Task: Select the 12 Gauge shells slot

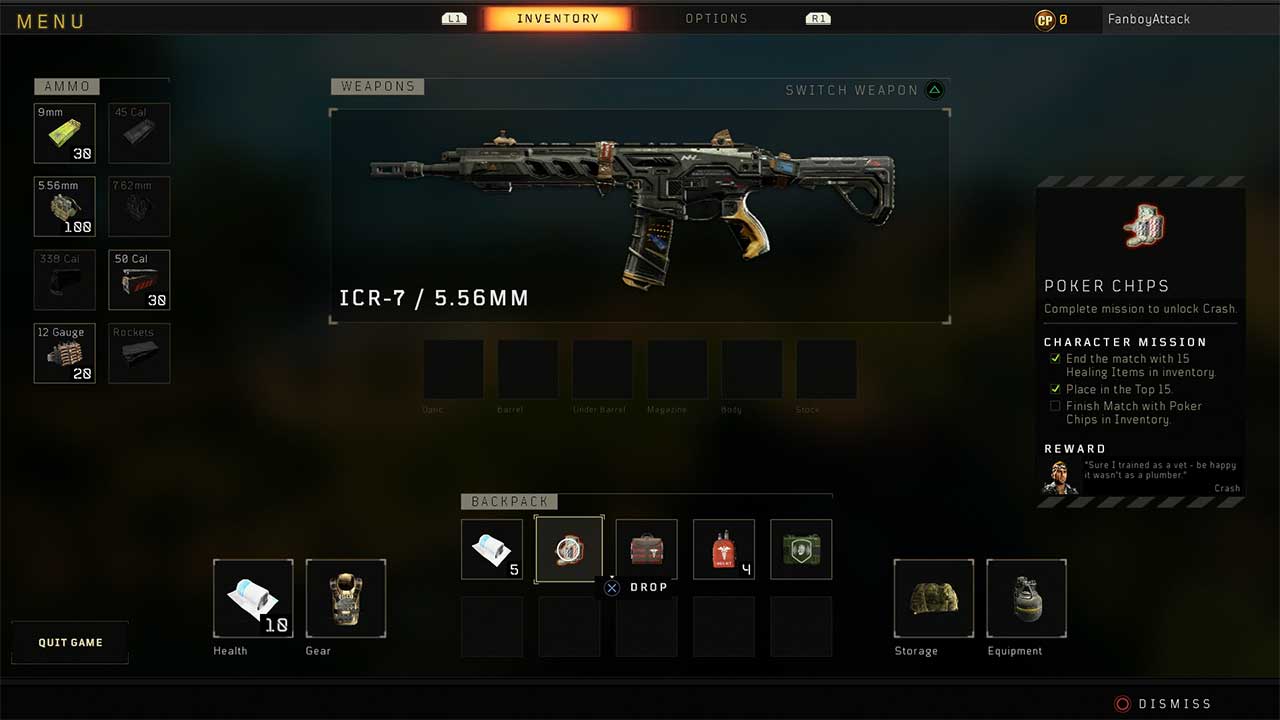Action: tap(65, 353)
